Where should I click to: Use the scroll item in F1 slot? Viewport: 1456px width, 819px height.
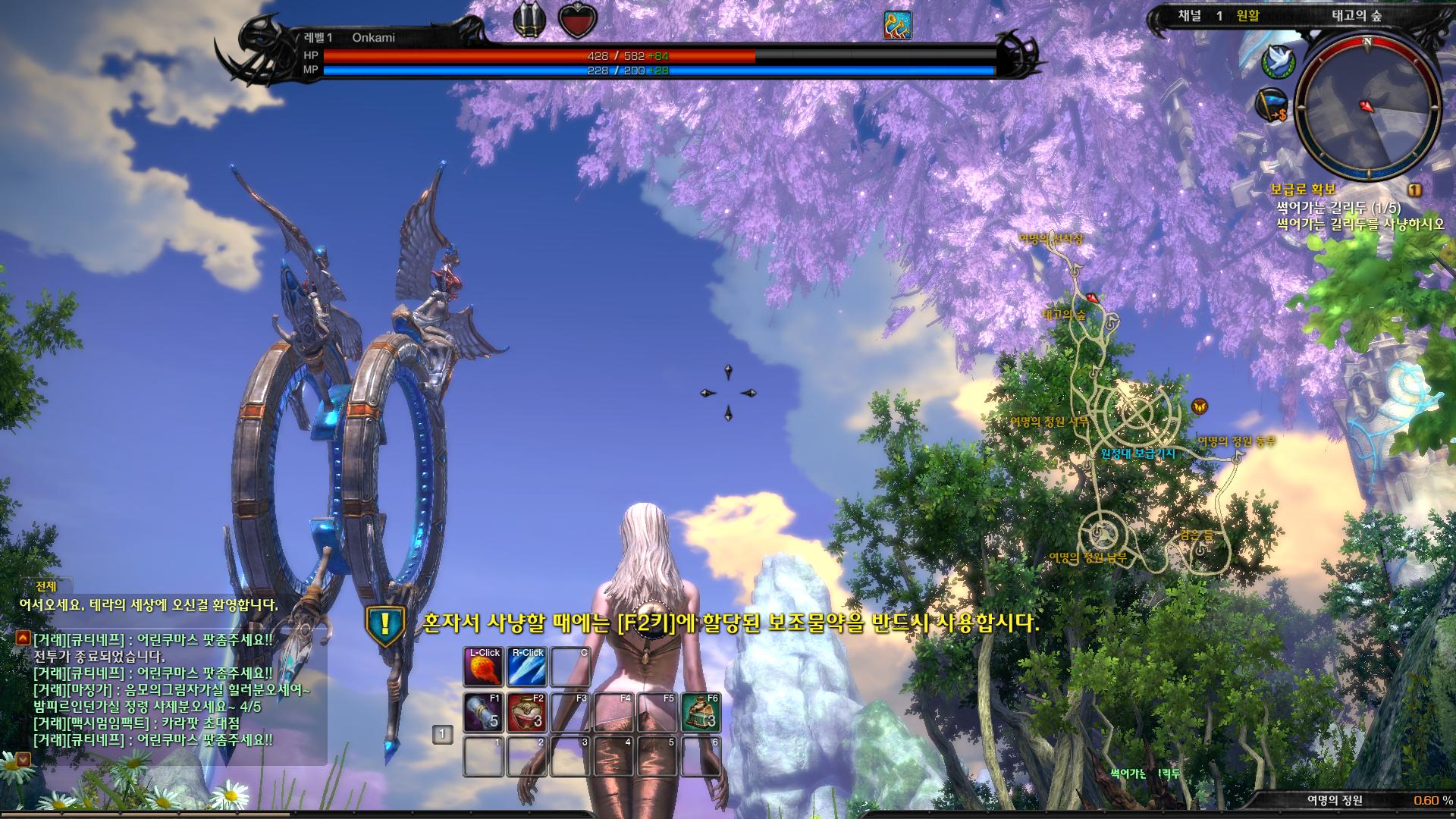click(x=484, y=712)
